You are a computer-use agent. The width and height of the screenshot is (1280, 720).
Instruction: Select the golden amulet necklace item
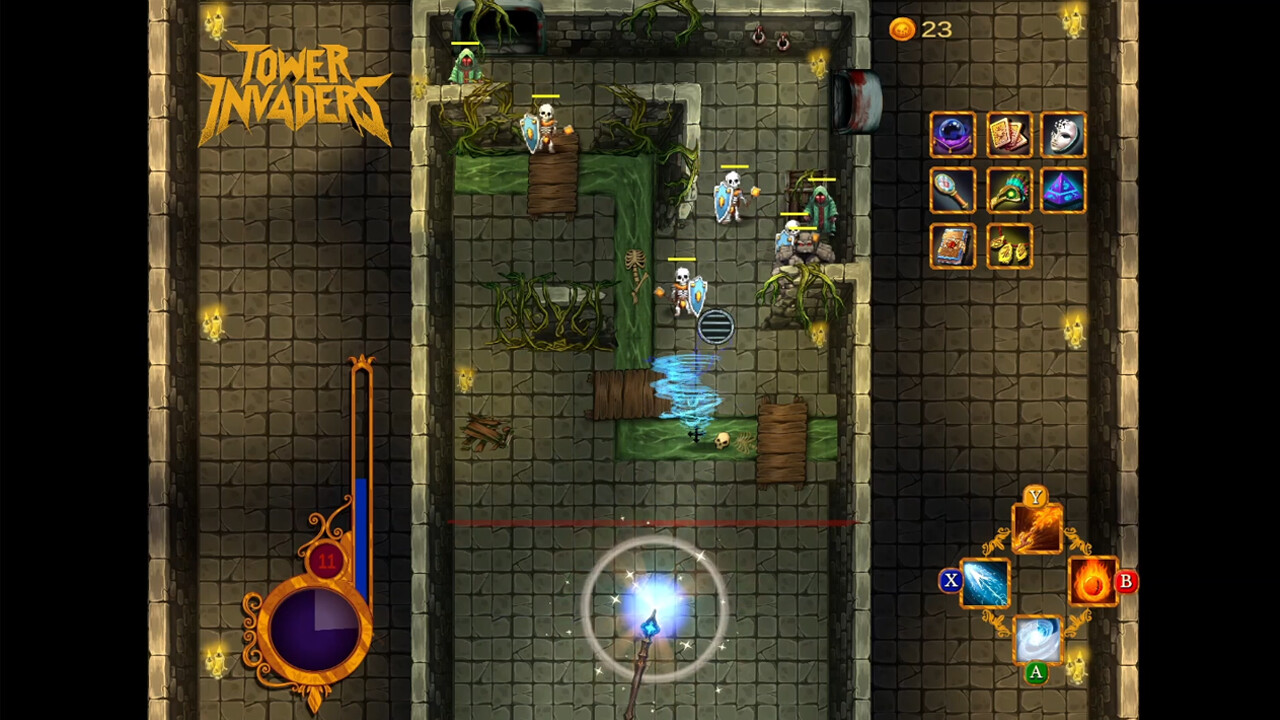[1008, 246]
